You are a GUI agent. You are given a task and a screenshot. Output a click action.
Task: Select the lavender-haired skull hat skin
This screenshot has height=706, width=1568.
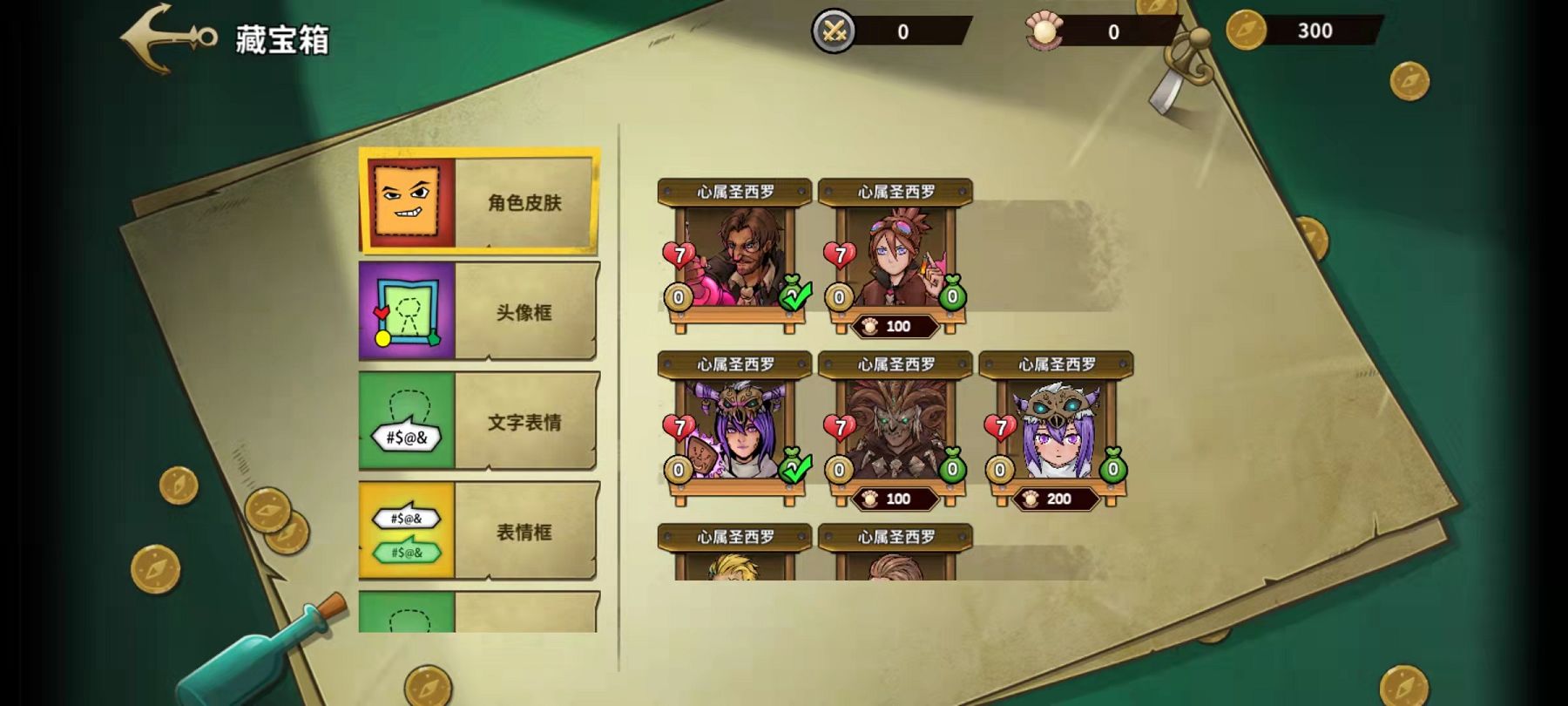(1056, 427)
